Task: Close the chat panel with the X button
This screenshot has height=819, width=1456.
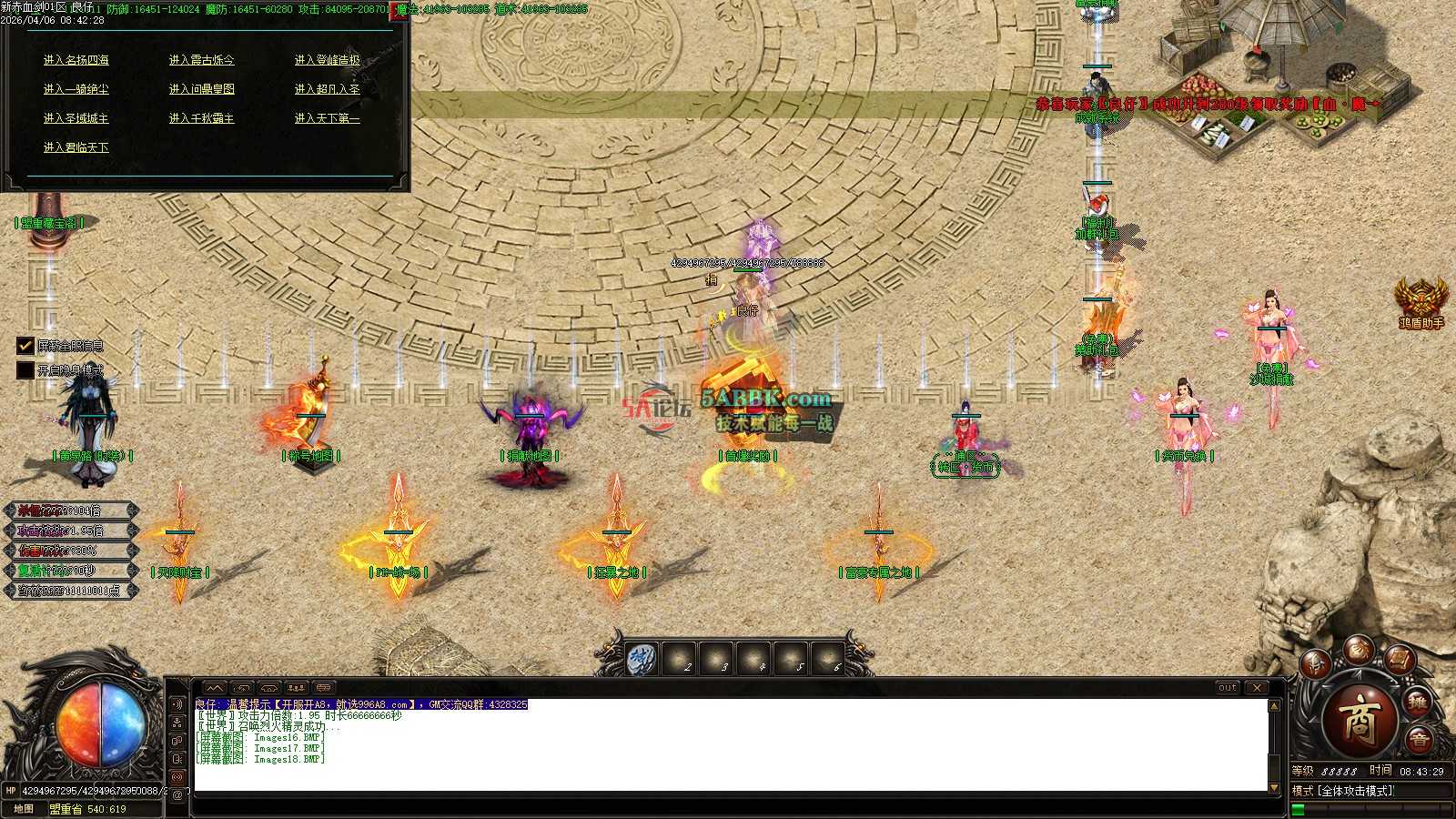Action: tap(1257, 688)
